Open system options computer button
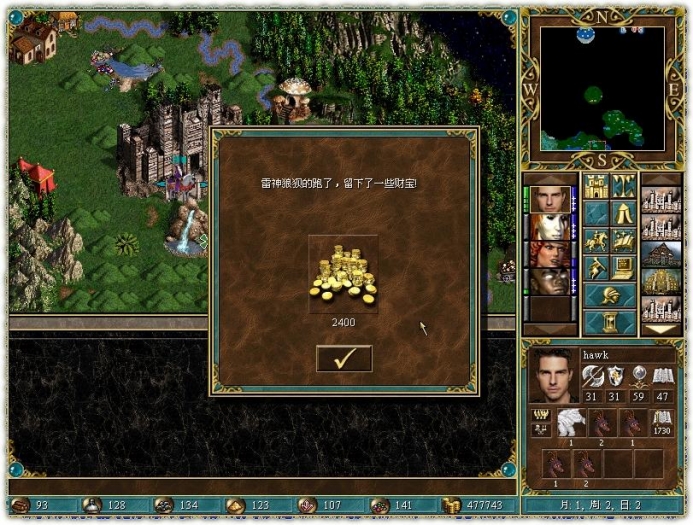This screenshot has width=693, height=525. [x=623, y=267]
